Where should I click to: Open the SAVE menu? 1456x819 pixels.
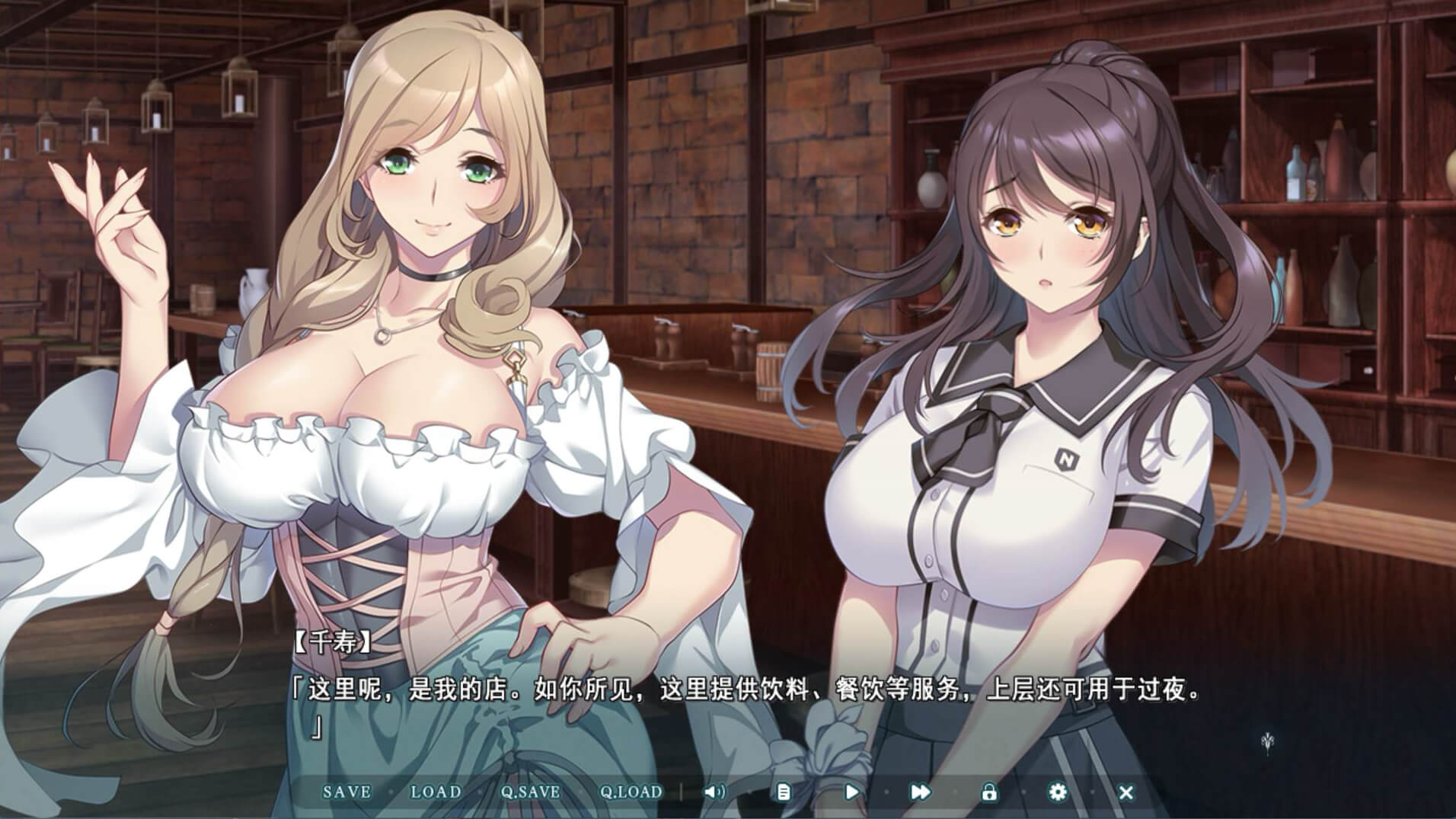[x=346, y=792]
